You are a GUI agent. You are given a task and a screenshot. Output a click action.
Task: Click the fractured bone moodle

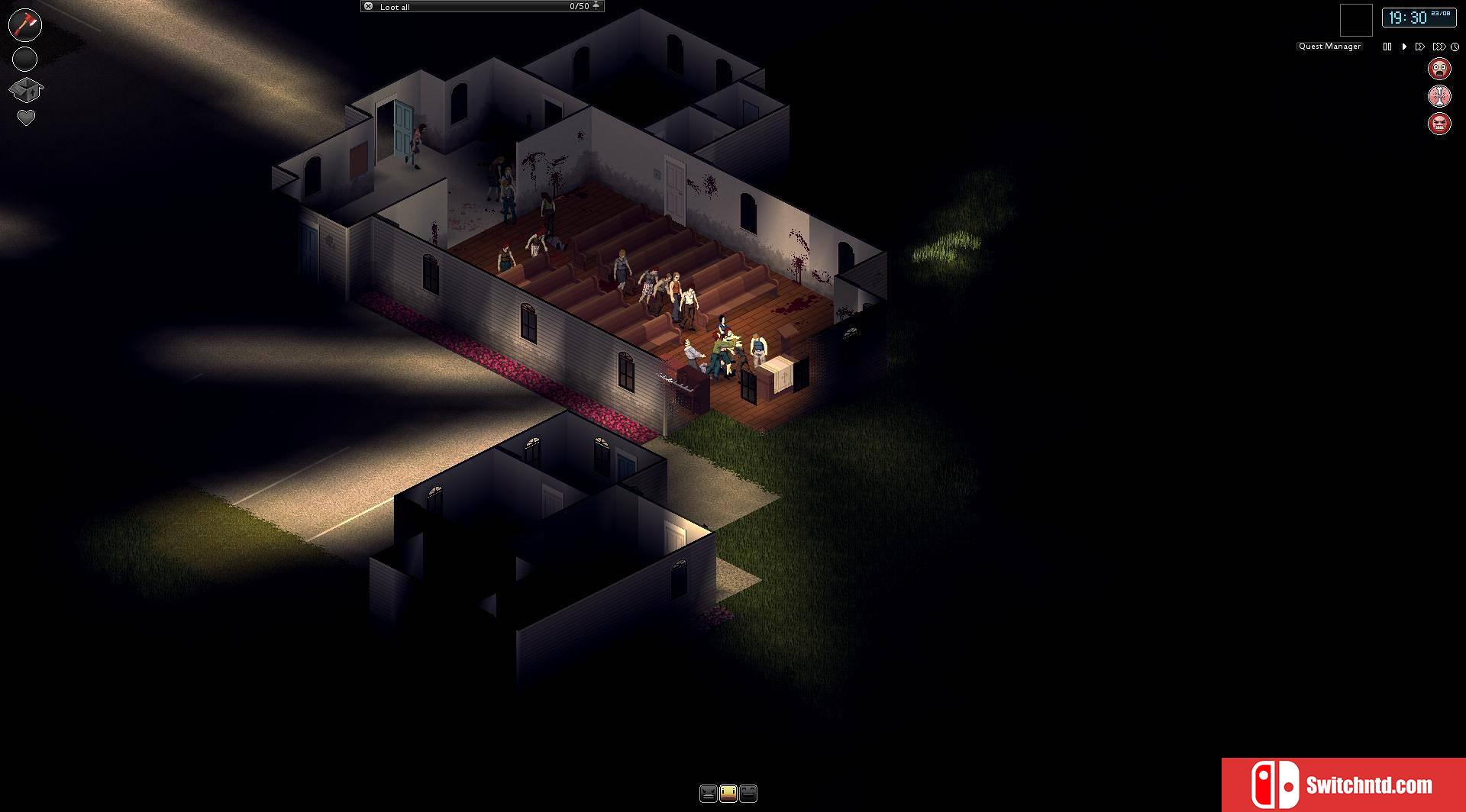click(x=1439, y=96)
